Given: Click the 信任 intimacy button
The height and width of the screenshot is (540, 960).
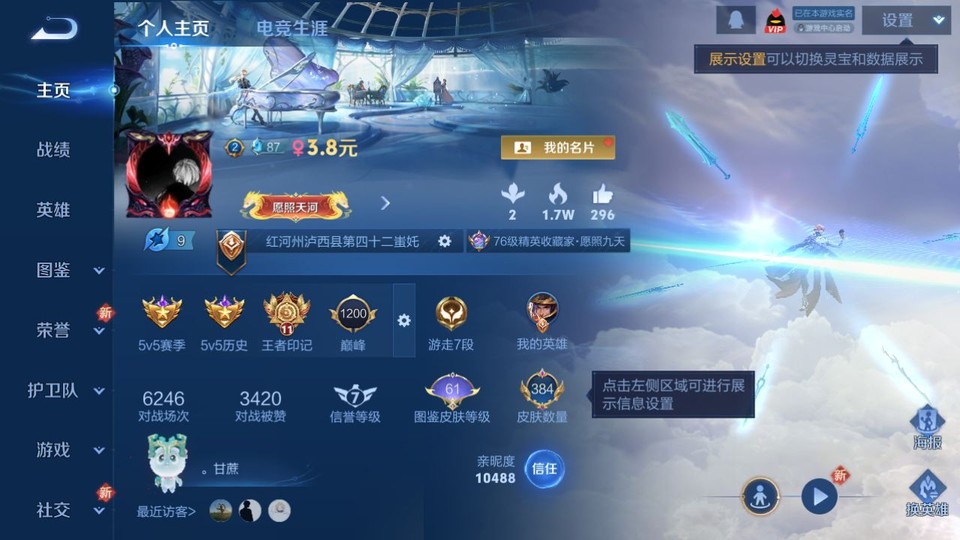Looking at the screenshot, I should point(544,469).
